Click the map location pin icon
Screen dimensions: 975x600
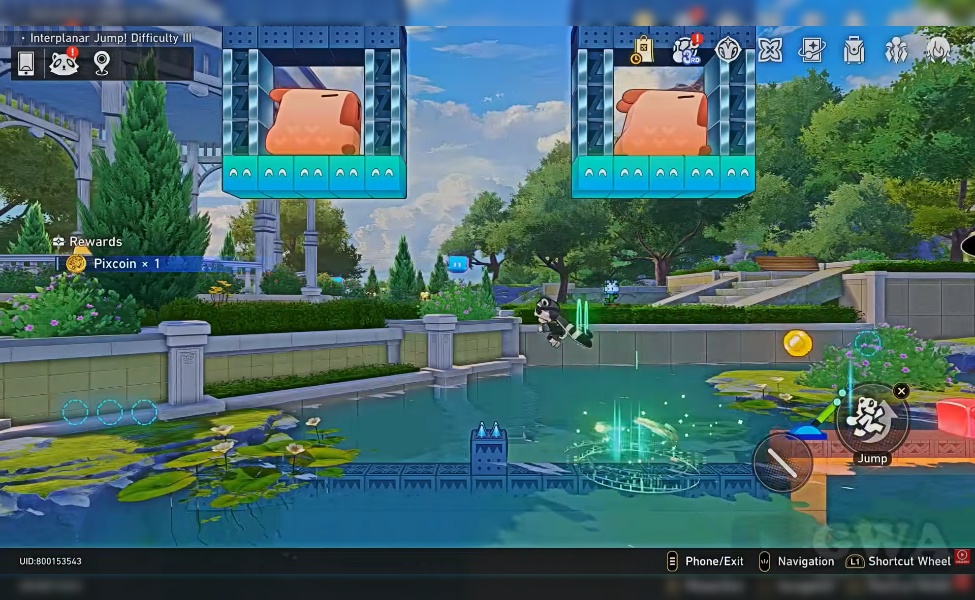(102, 63)
